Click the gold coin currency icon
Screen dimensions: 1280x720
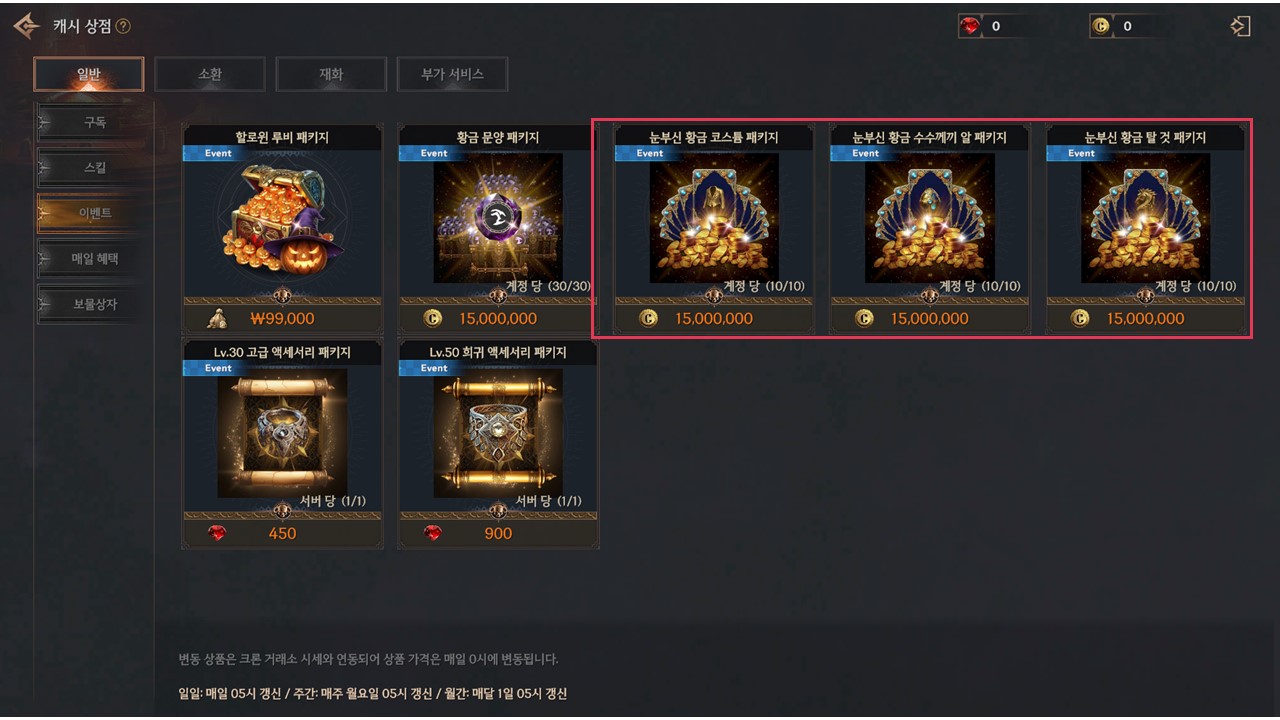[x=1101, y=27]
